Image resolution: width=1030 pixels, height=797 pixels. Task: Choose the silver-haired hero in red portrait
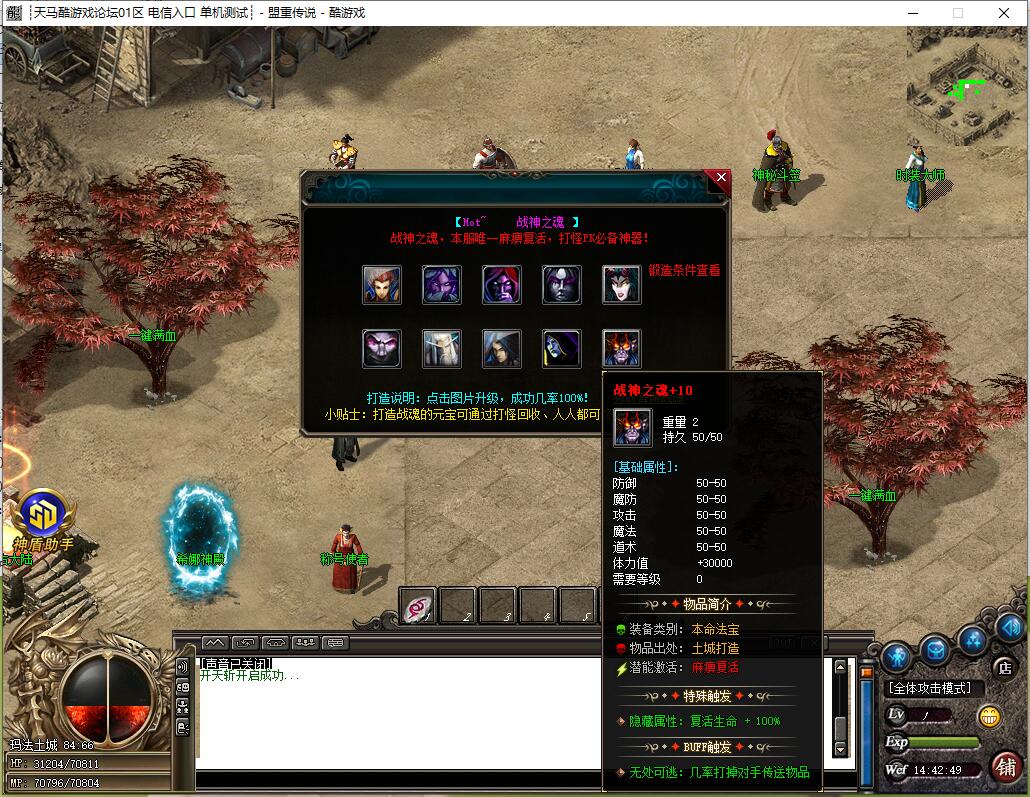[x=382, y=285]
